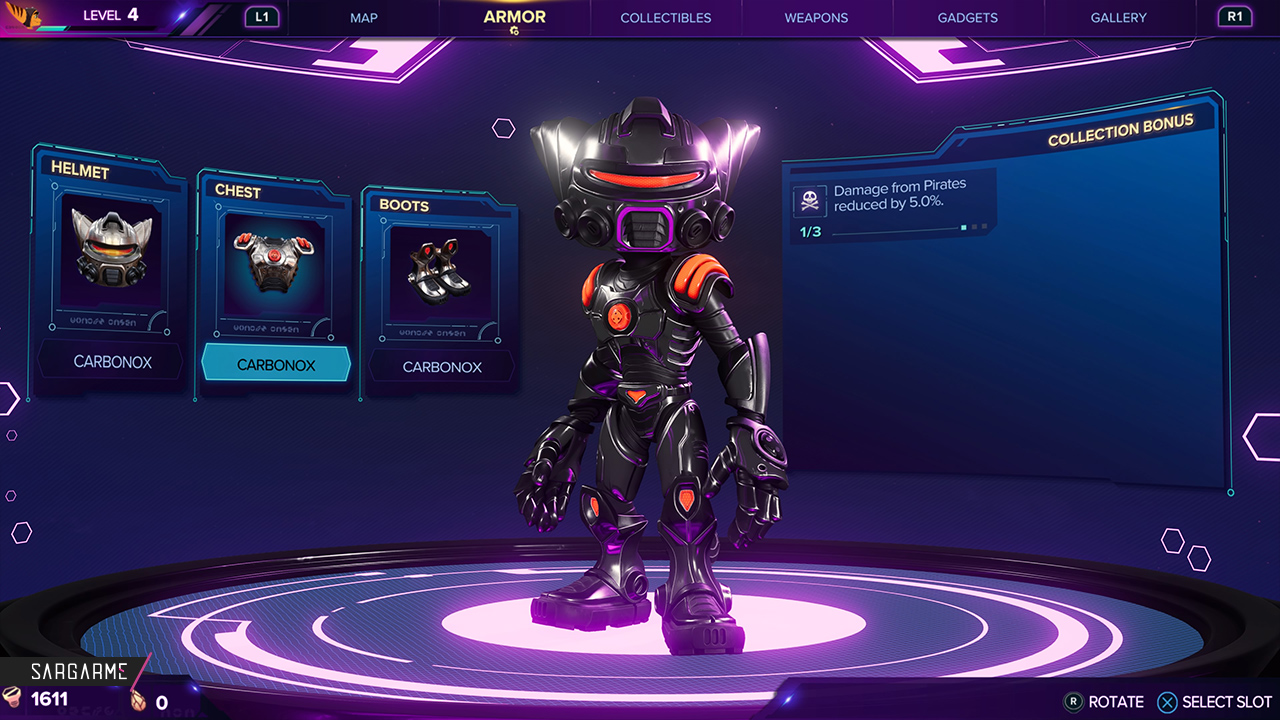Open the Gallery tab
Image resolution: width=1280 pixels, height=720 pixels.
(x=1119, y=18)
